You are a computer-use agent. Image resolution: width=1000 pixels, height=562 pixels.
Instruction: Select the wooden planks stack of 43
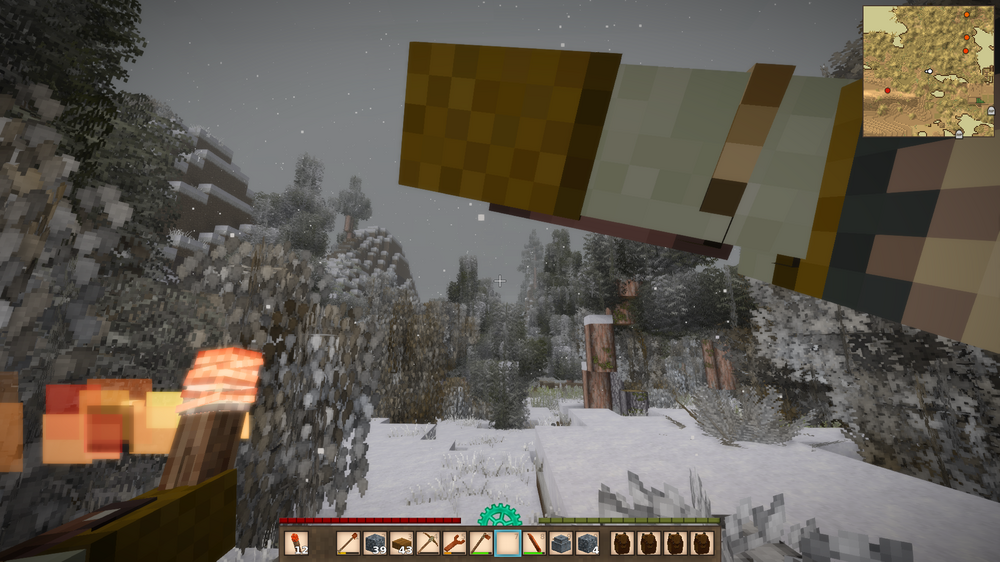tap(402, 544)
